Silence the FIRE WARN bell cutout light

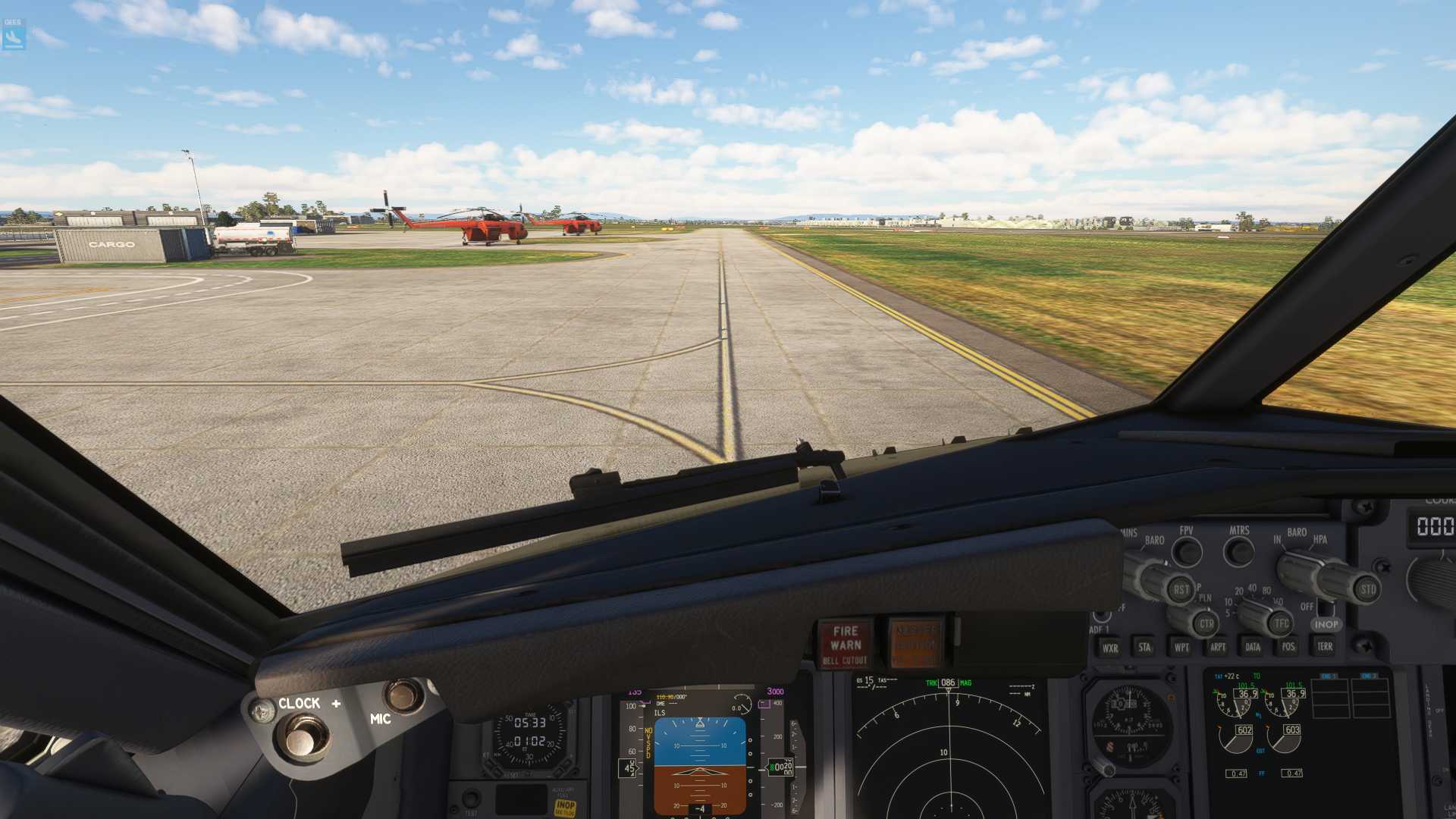coord(845,644)
